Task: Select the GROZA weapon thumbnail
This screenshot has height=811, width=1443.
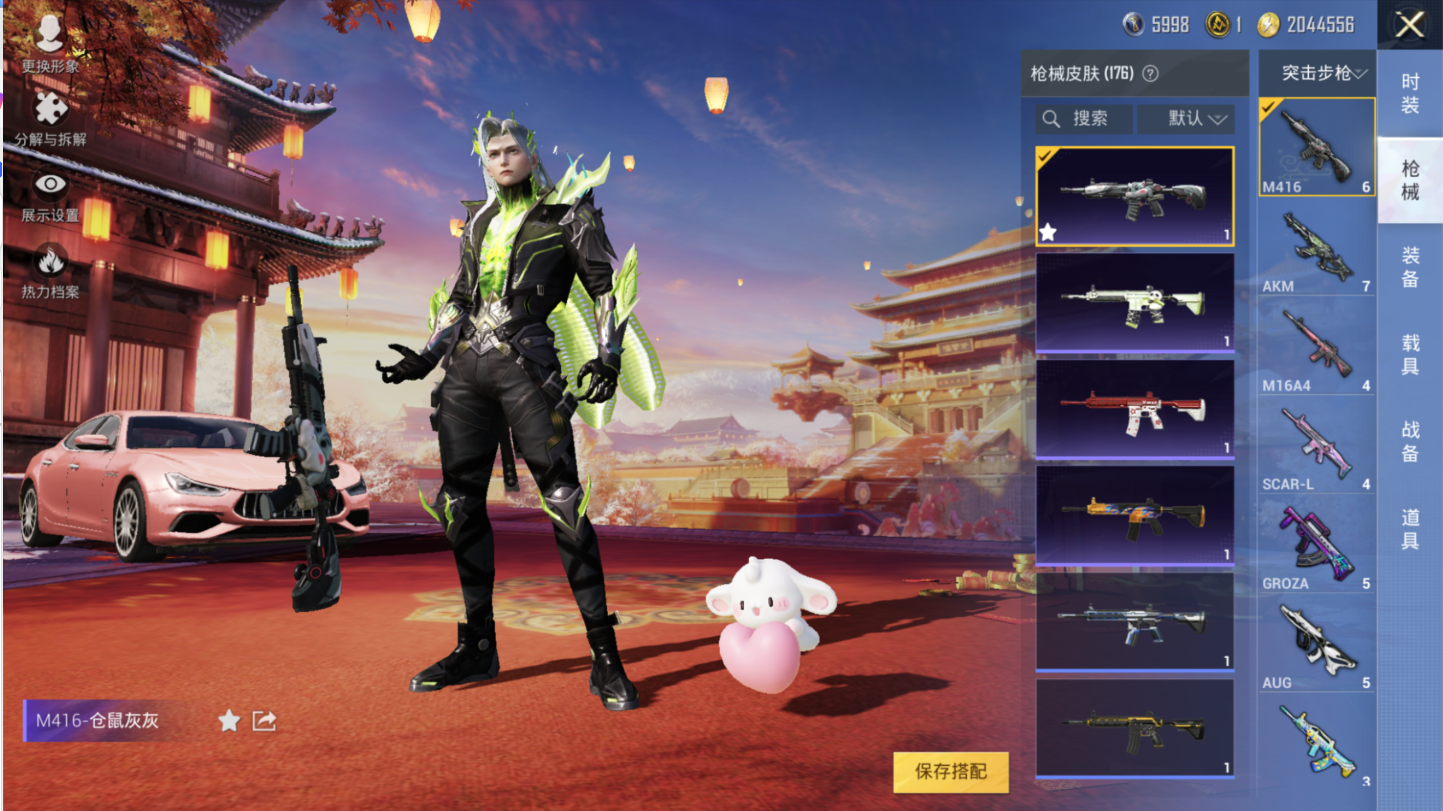Action: coord(1316,545)
